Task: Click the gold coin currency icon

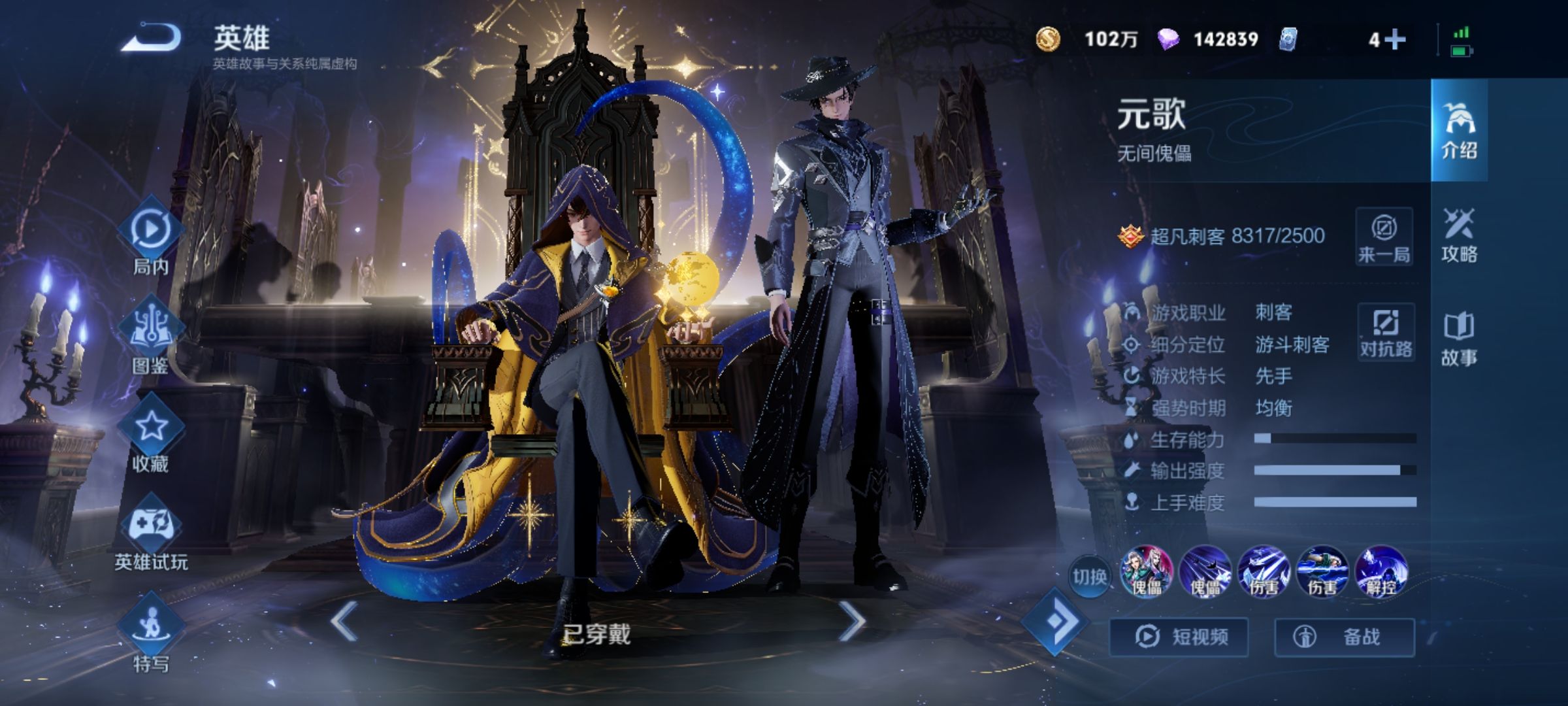Action: click(1048, 39)
